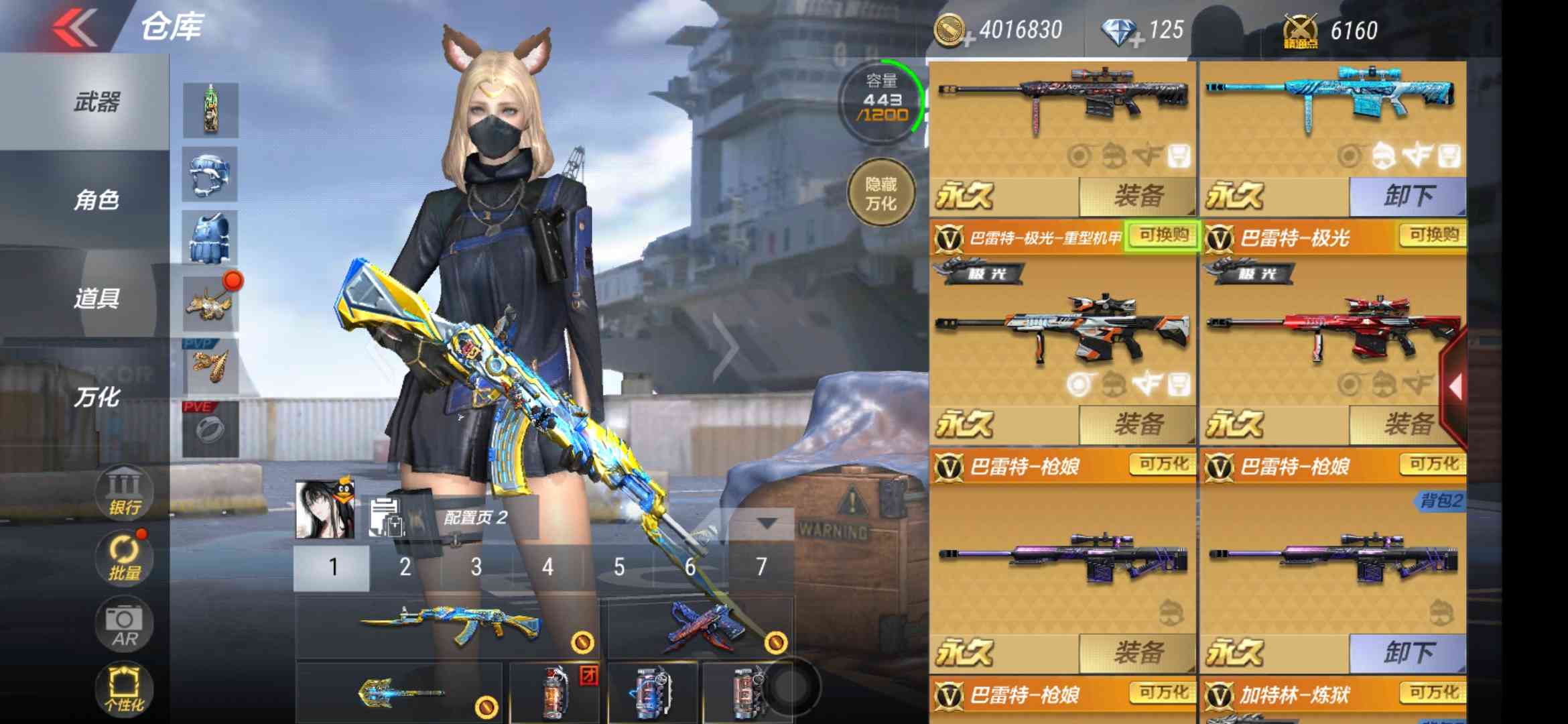
Task: Go back using the red arrow button
Action: (75, 28)
